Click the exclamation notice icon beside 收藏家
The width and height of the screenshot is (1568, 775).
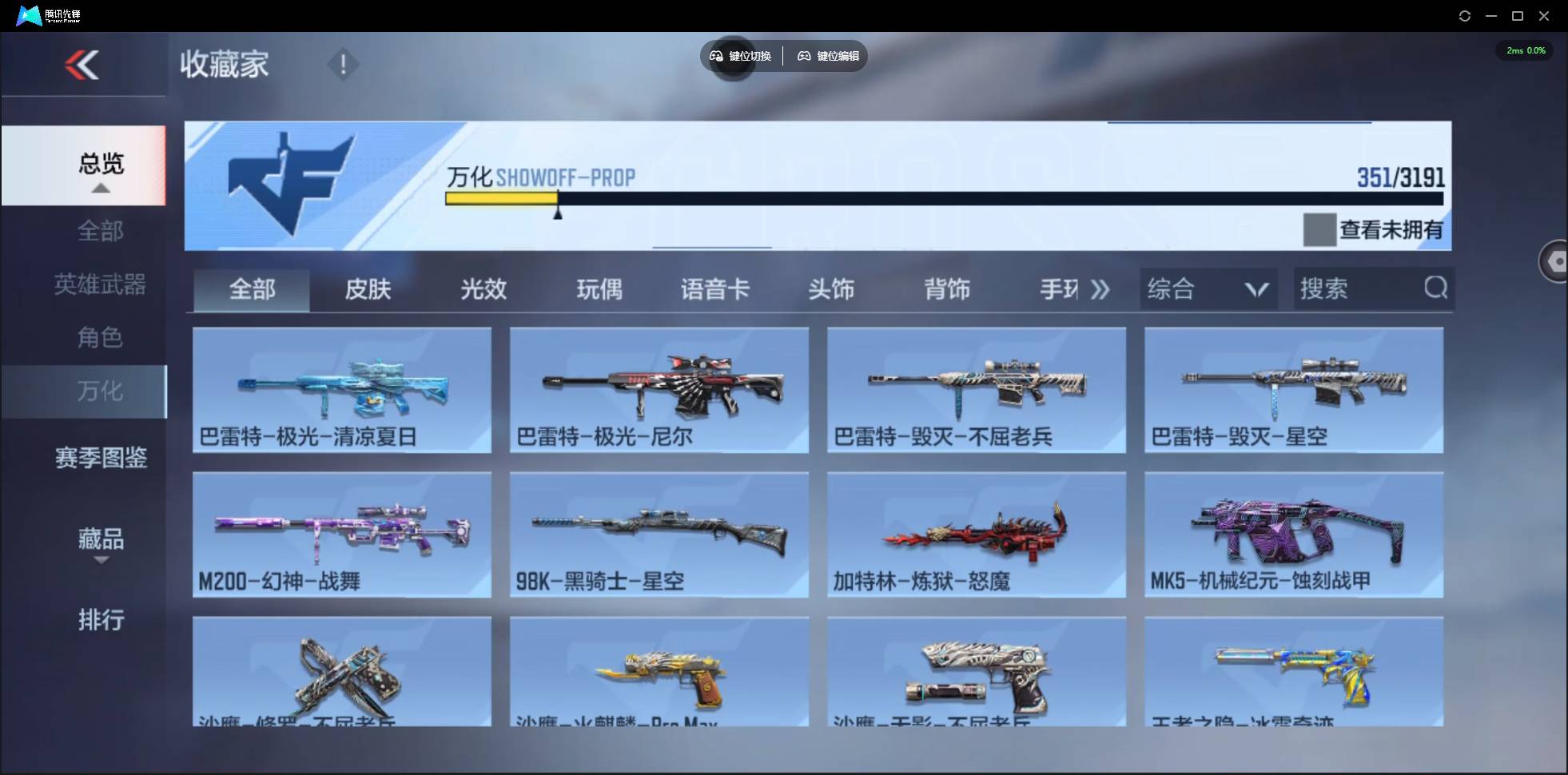click(343, 63)
